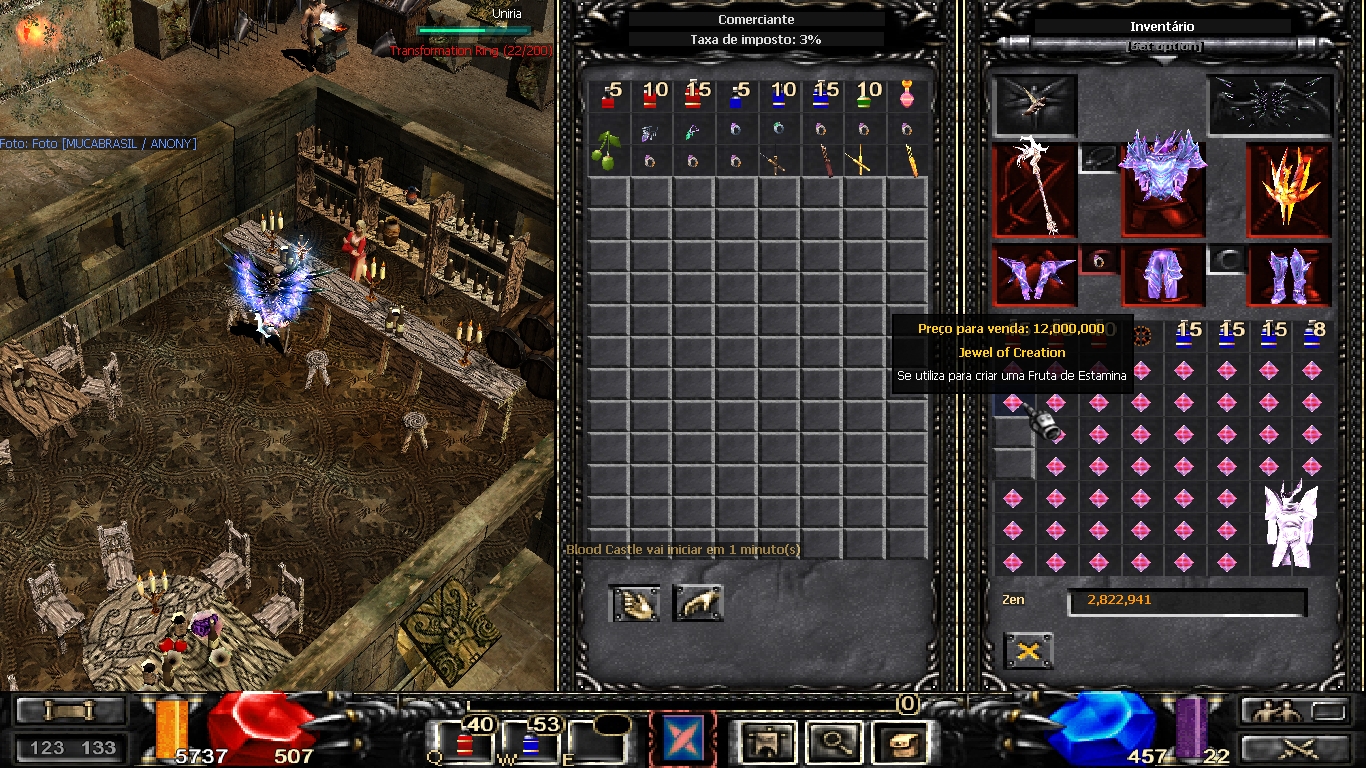Select the equipped purple boots slot
The image size is (1366, 768).
coord(1288,276)
